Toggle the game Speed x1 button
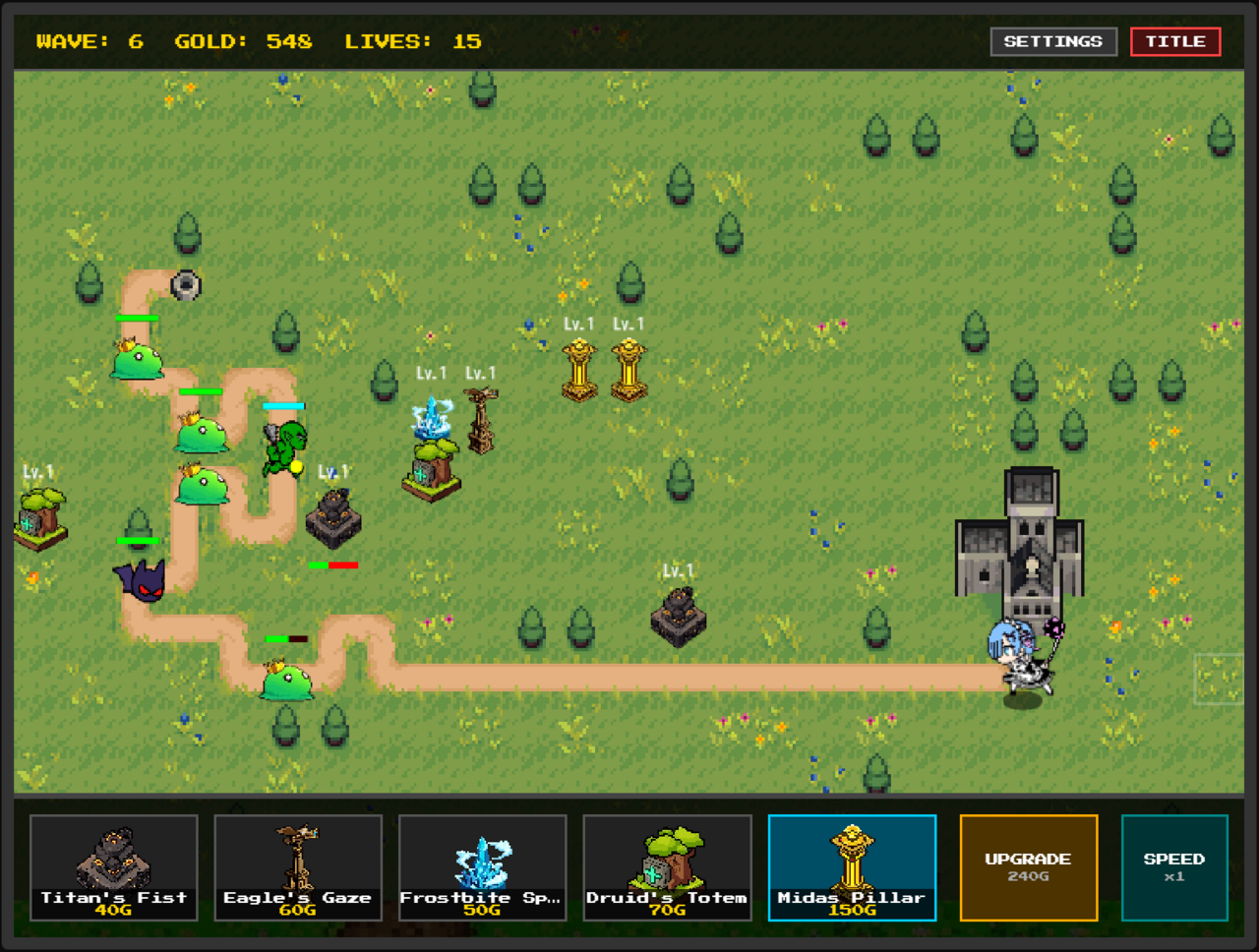Screen dimensions: 1259x952 1174,867
